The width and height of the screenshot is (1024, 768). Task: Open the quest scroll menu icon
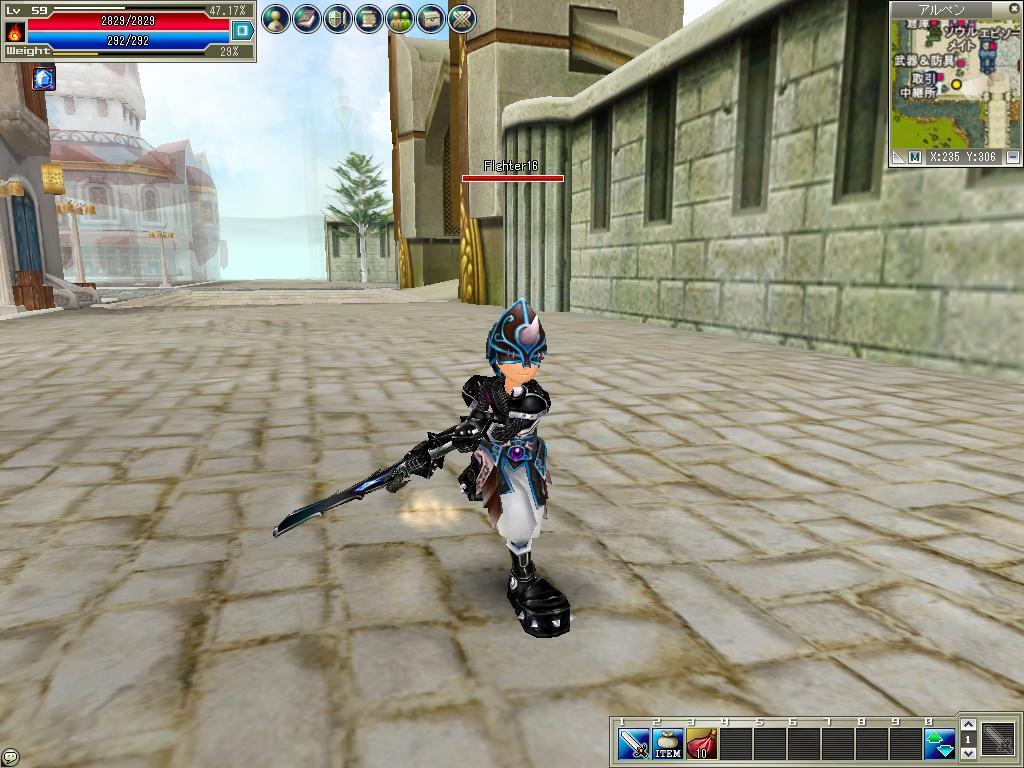click(369, 18)
